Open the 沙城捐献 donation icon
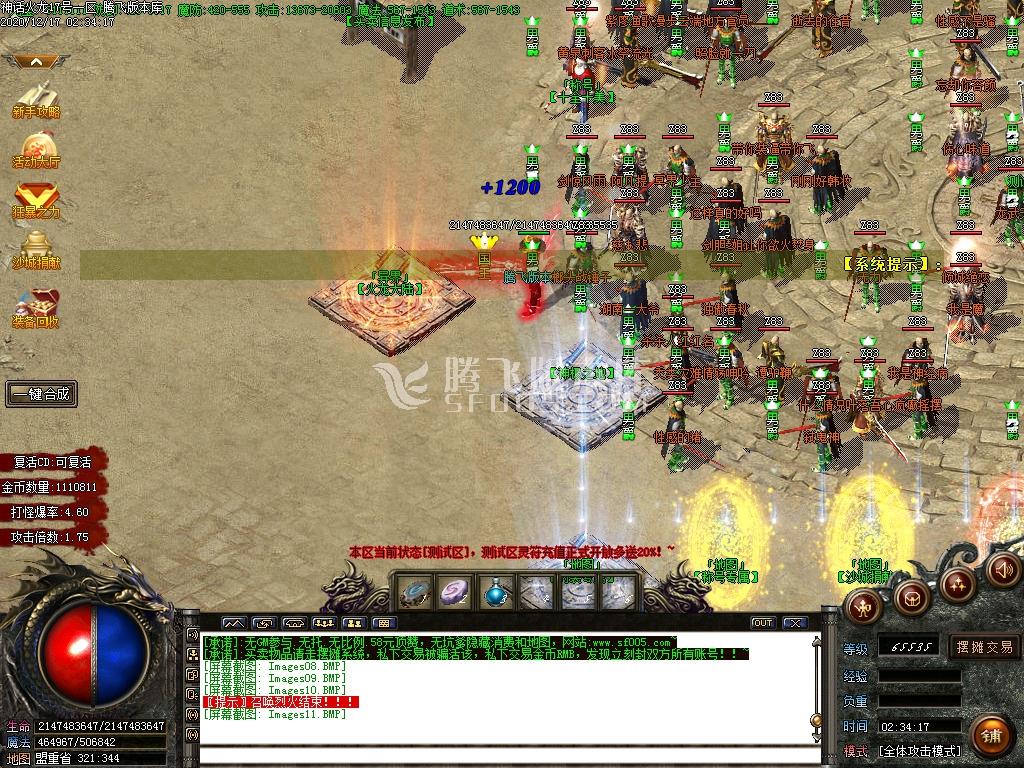The height and width of the screenshot is (768, 1024). [36, 250]
